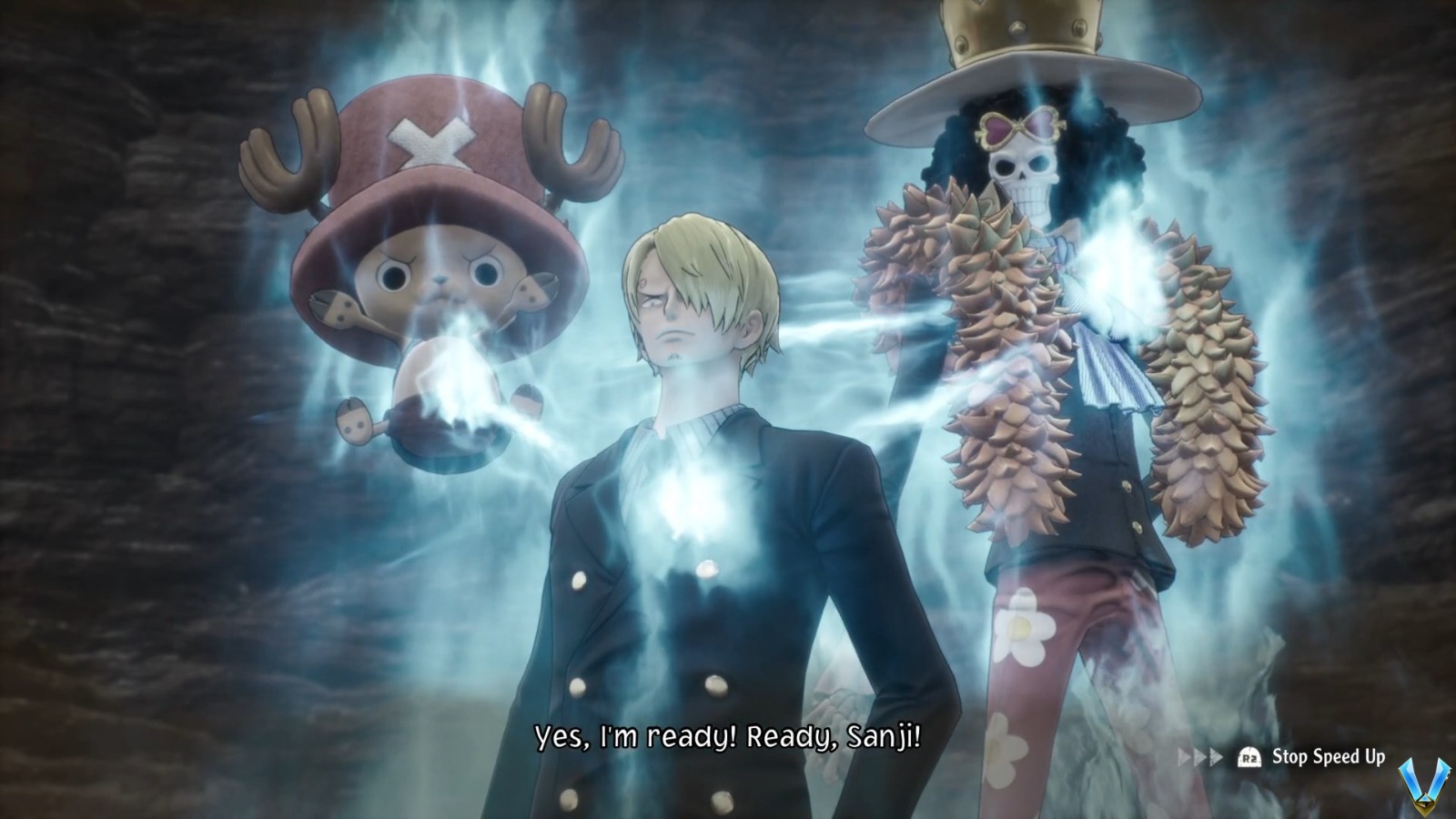Select the triple fast-forward arrows indicator

pos(1198,756)
